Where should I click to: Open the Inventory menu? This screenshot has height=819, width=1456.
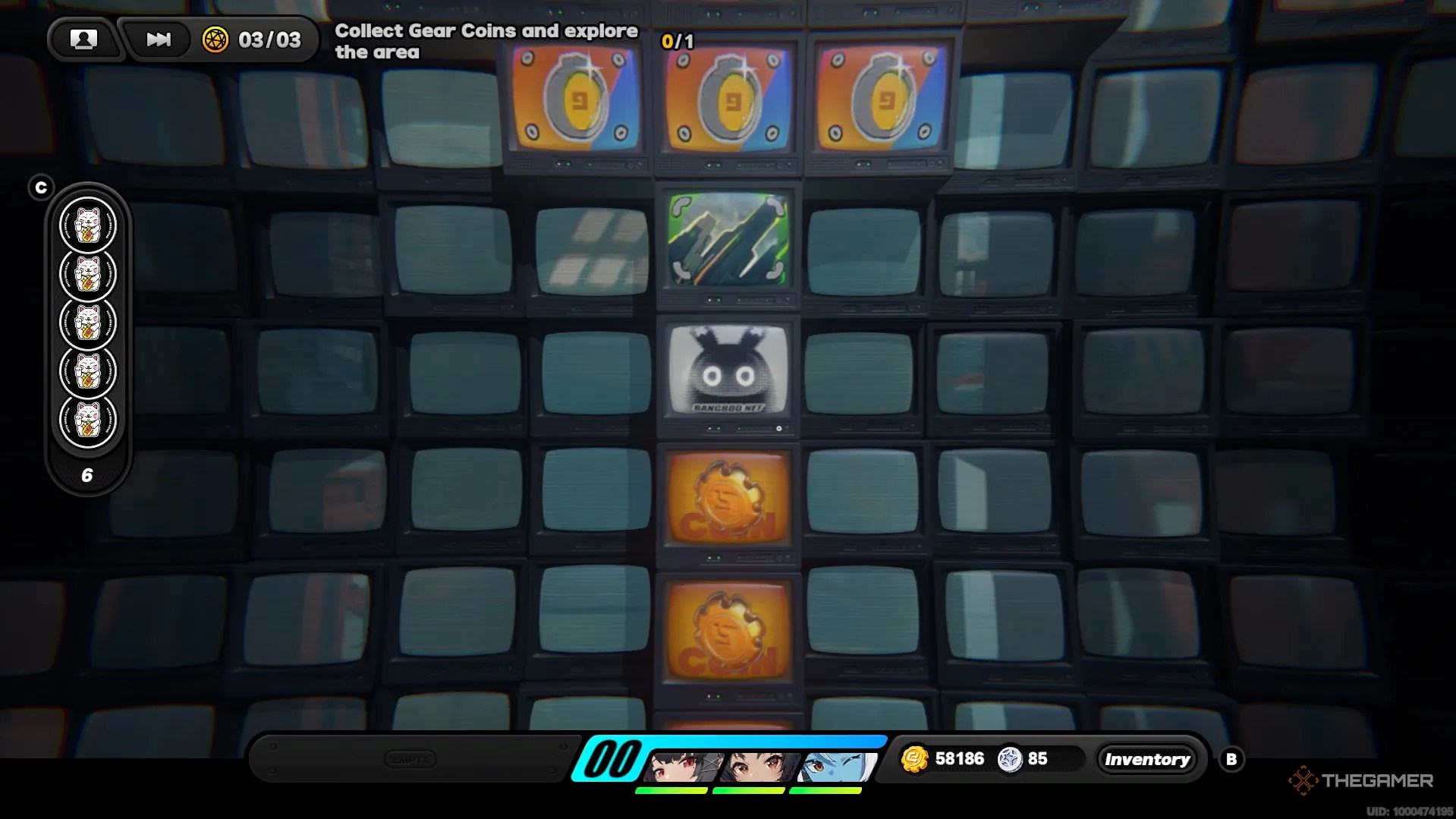[1147, 759]
